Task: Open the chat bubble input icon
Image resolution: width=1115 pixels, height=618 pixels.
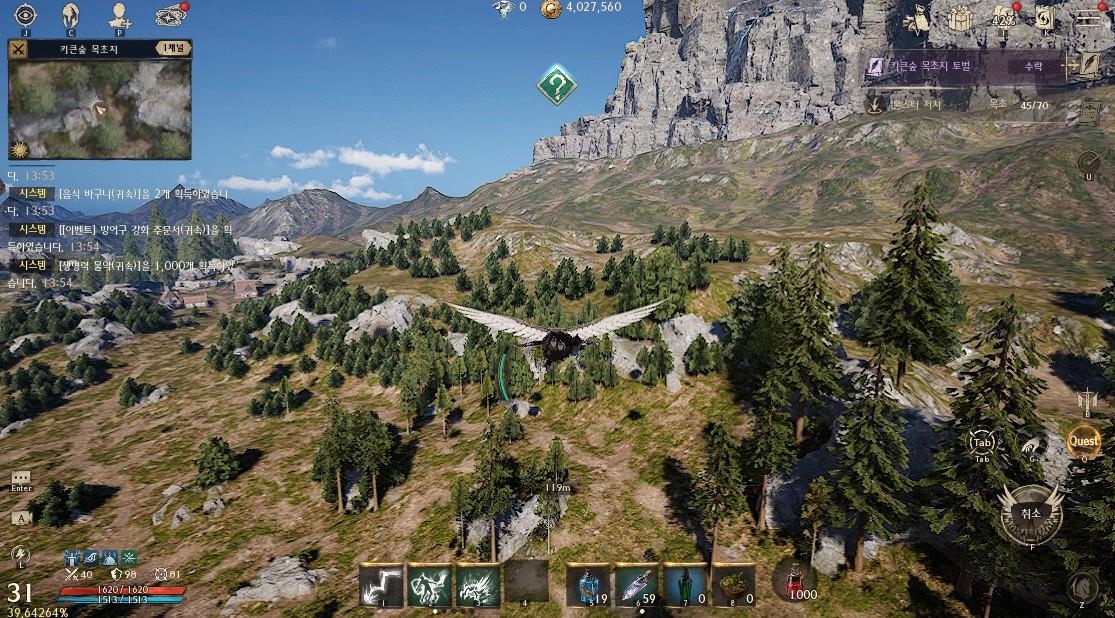Action: tap(21, 479)
